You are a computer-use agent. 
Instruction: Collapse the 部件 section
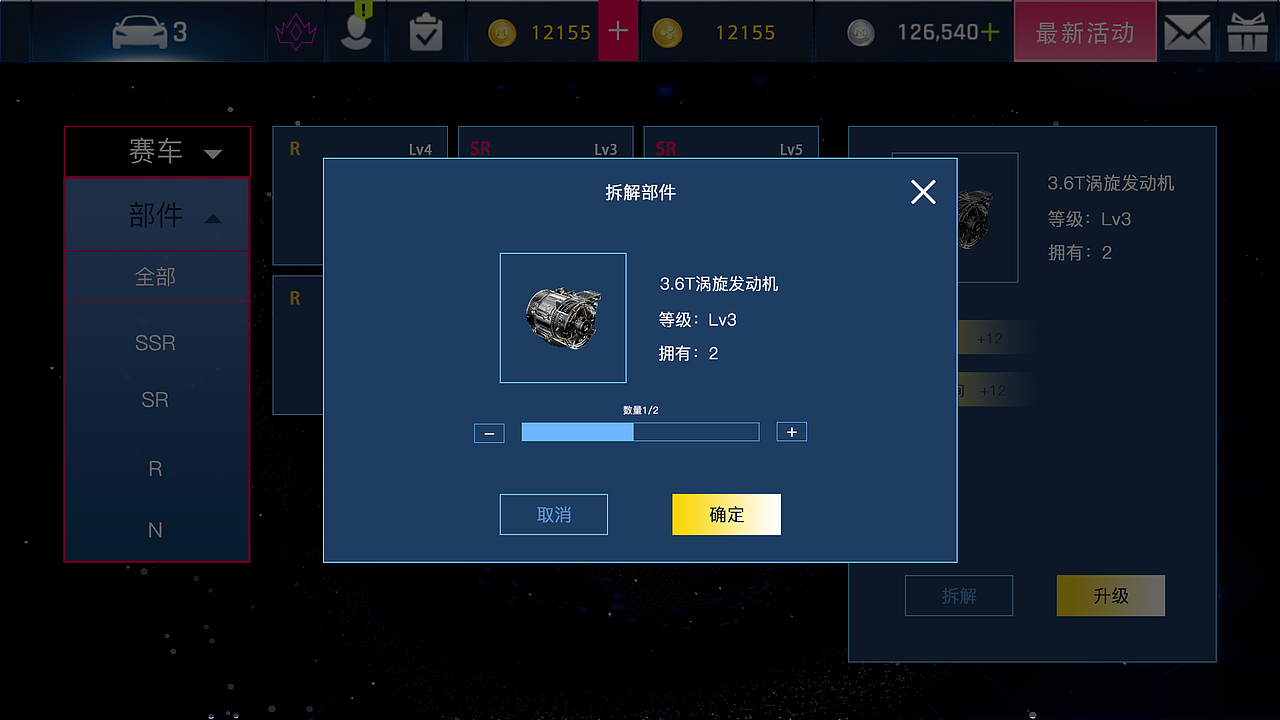click(156, 214)
